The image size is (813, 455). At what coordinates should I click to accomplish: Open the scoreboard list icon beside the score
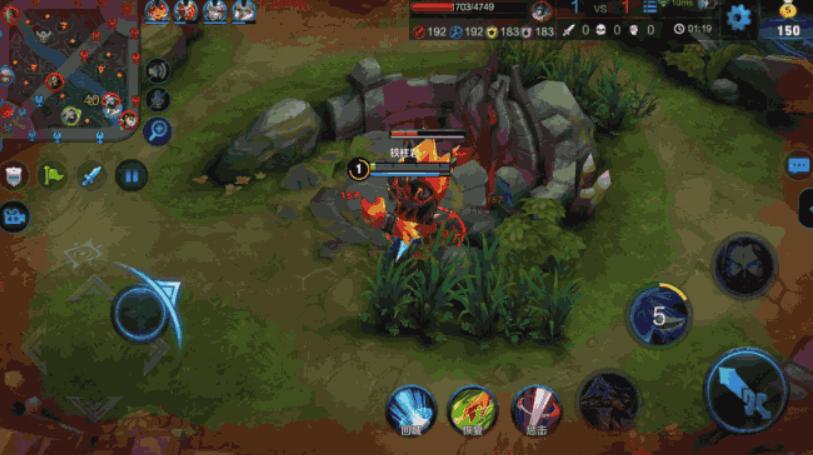click(650, 9)
